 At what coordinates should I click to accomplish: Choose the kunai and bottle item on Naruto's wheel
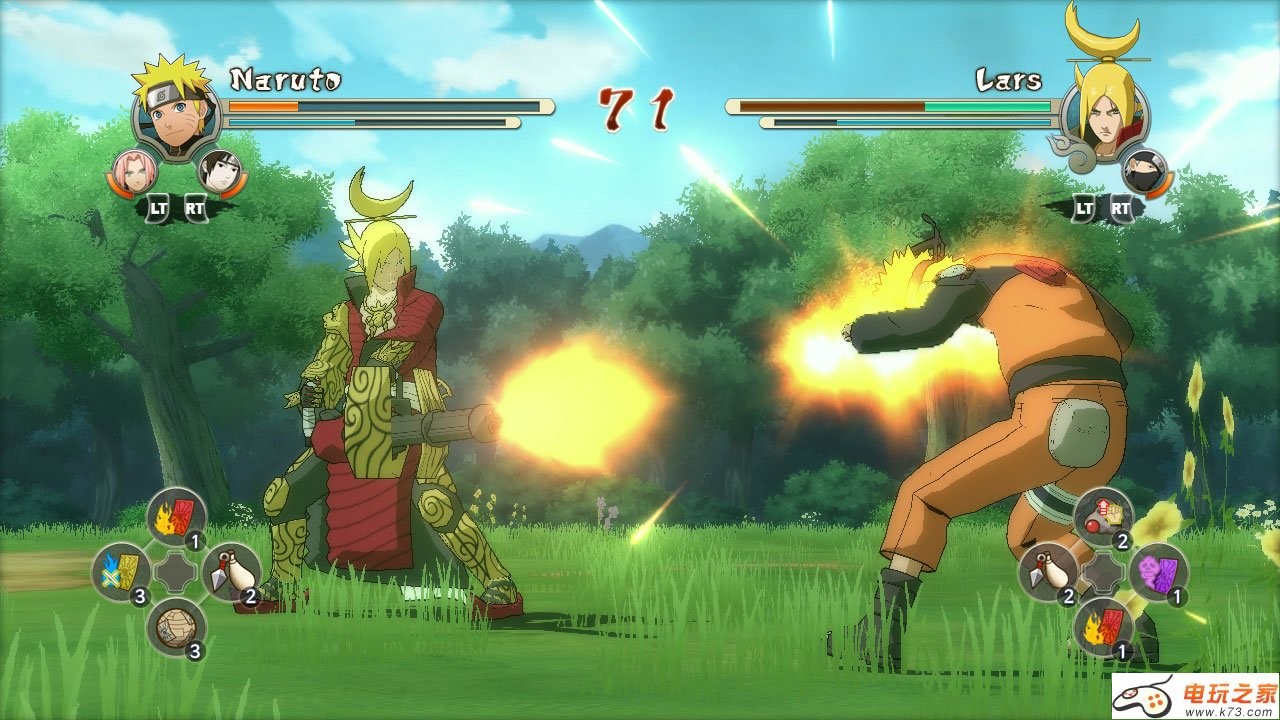coord(230,571)
